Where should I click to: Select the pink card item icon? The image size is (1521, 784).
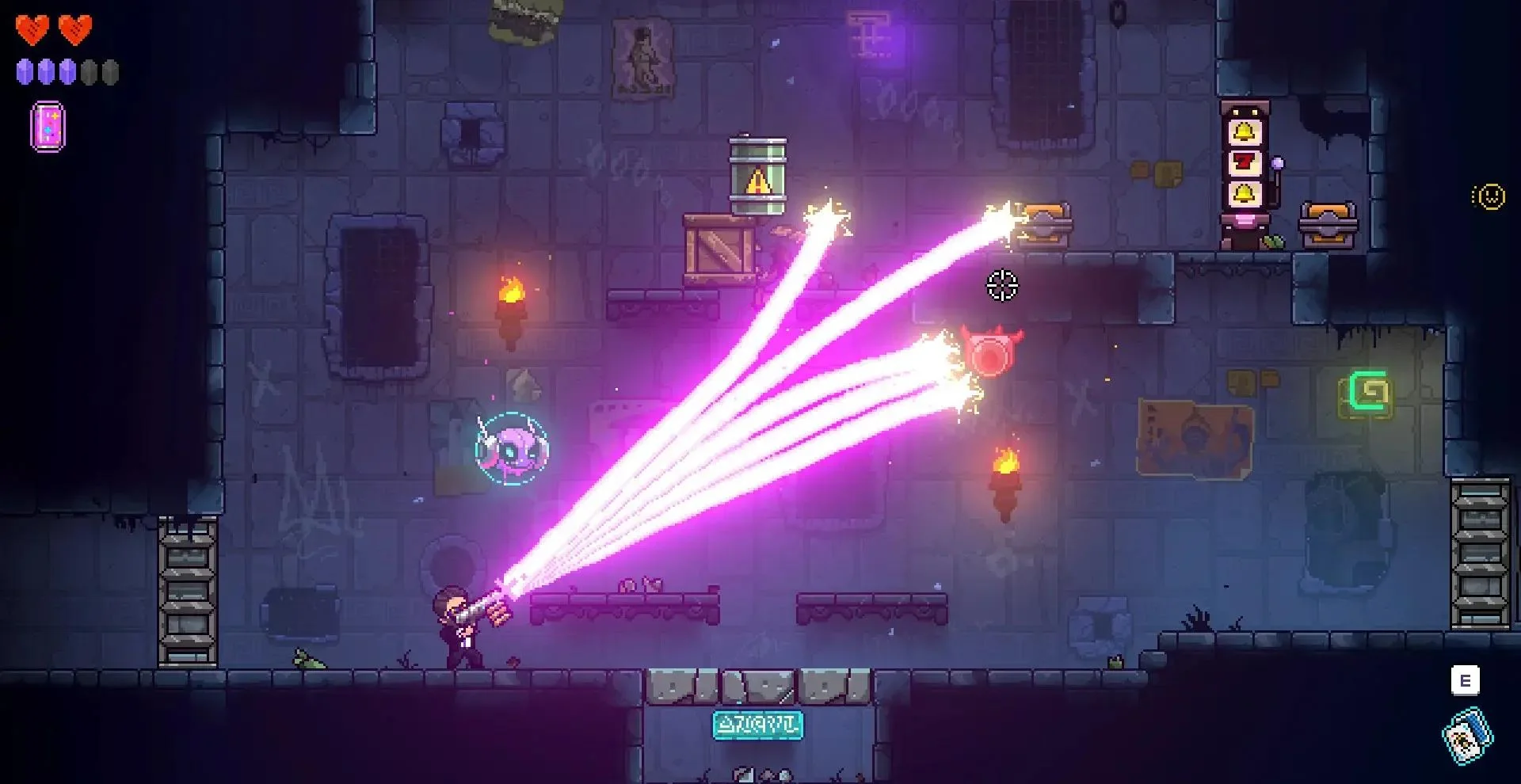[48, 127]
